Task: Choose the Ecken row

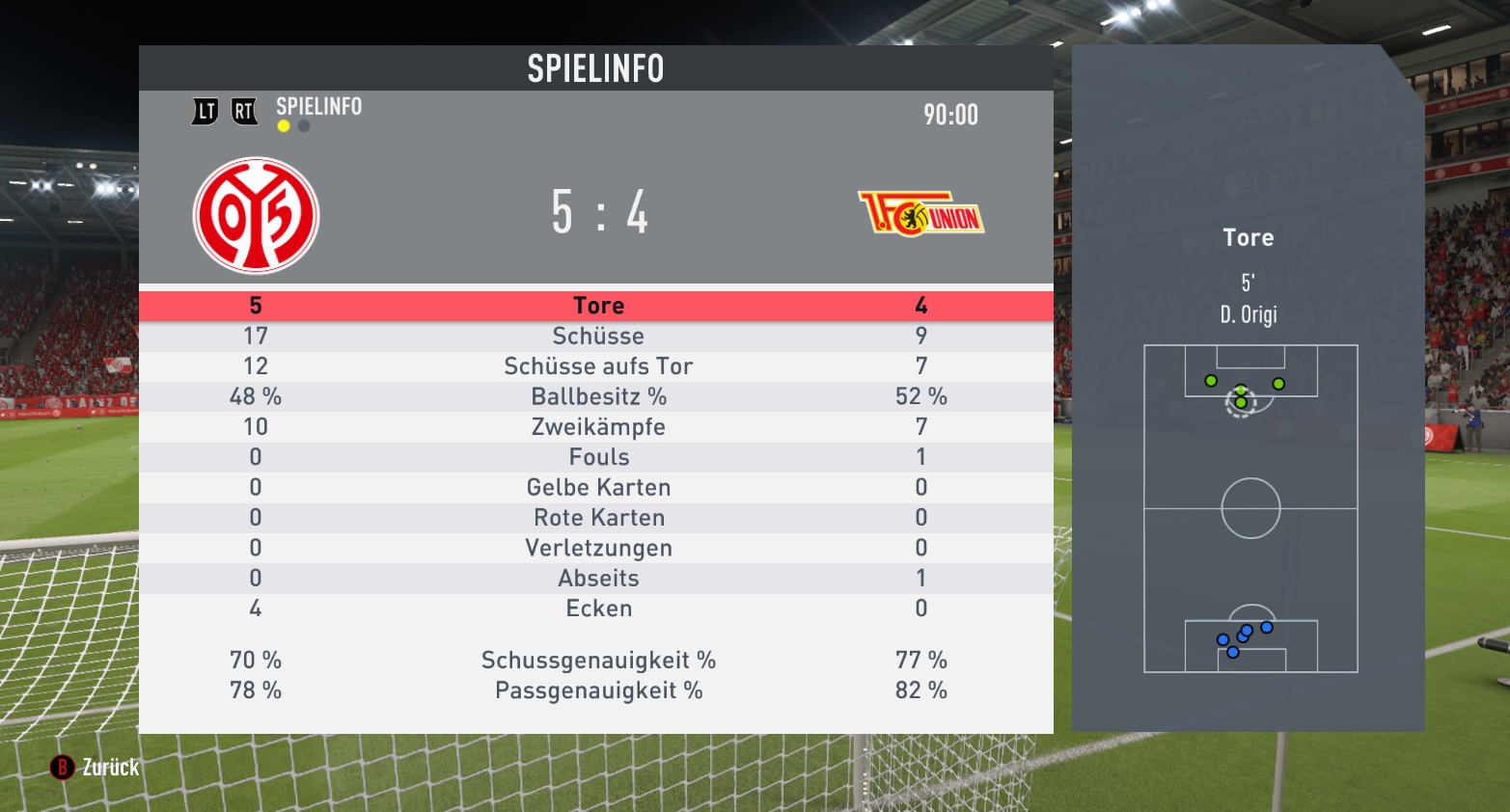Action: pos(598,609)
